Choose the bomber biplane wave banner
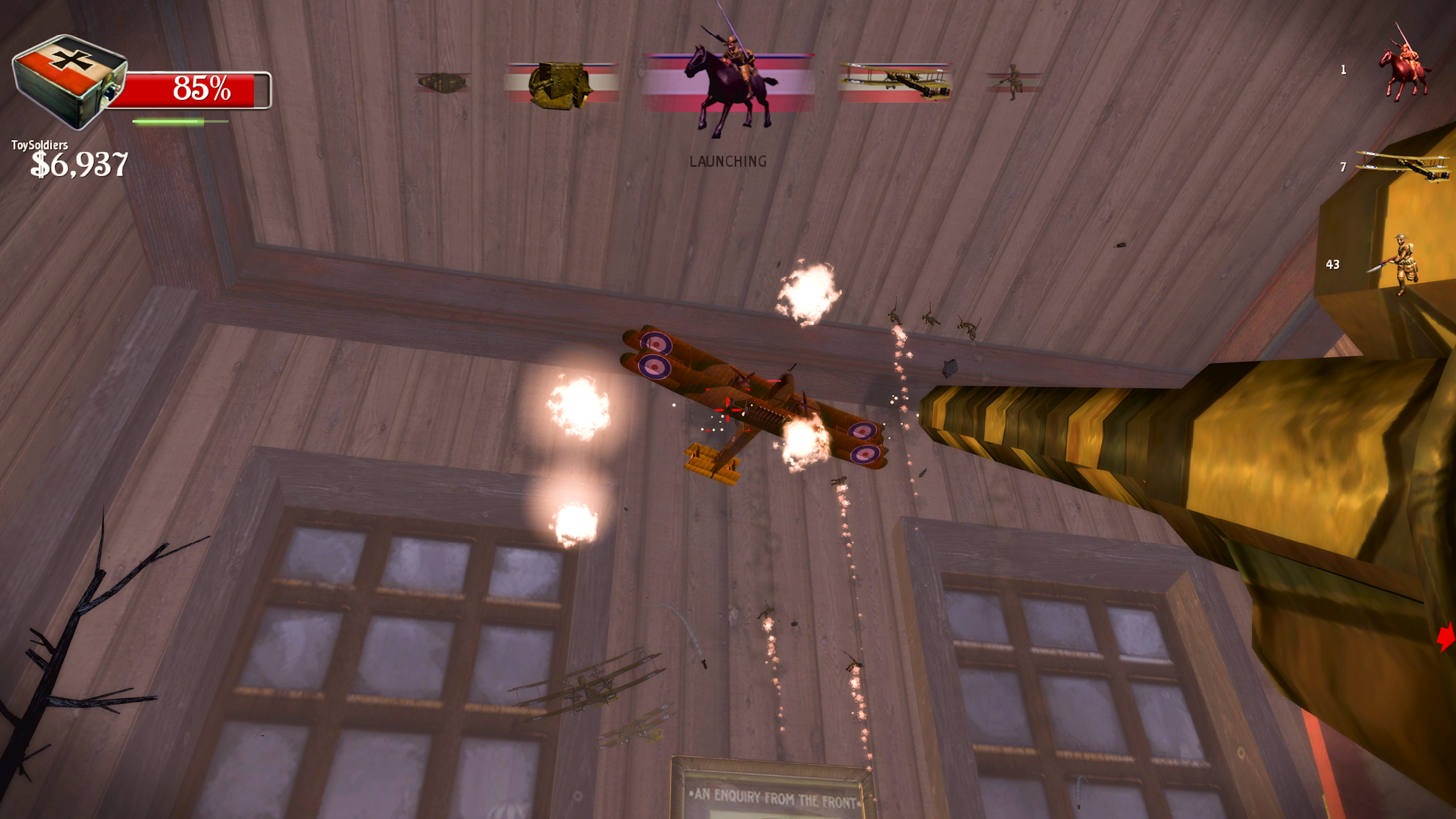Image resolution: width=1456 pixels, height=819 pixels. (x=895, y=82)
